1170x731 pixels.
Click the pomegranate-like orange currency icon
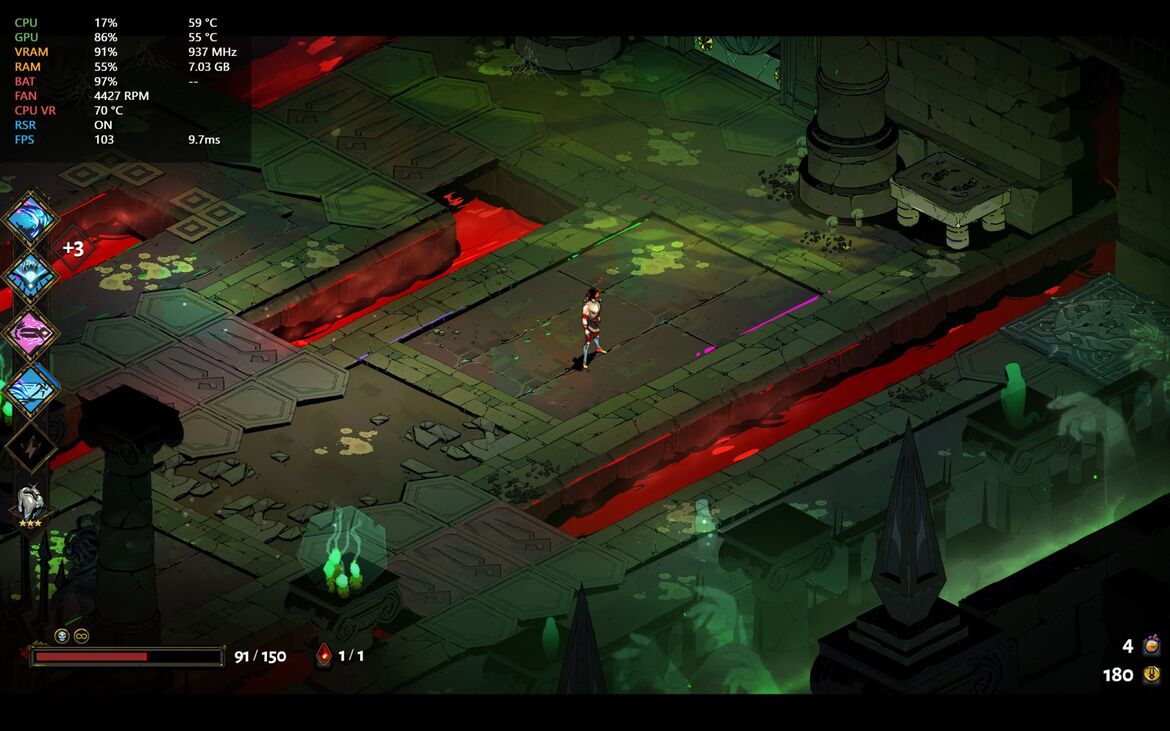(1151, 646)
